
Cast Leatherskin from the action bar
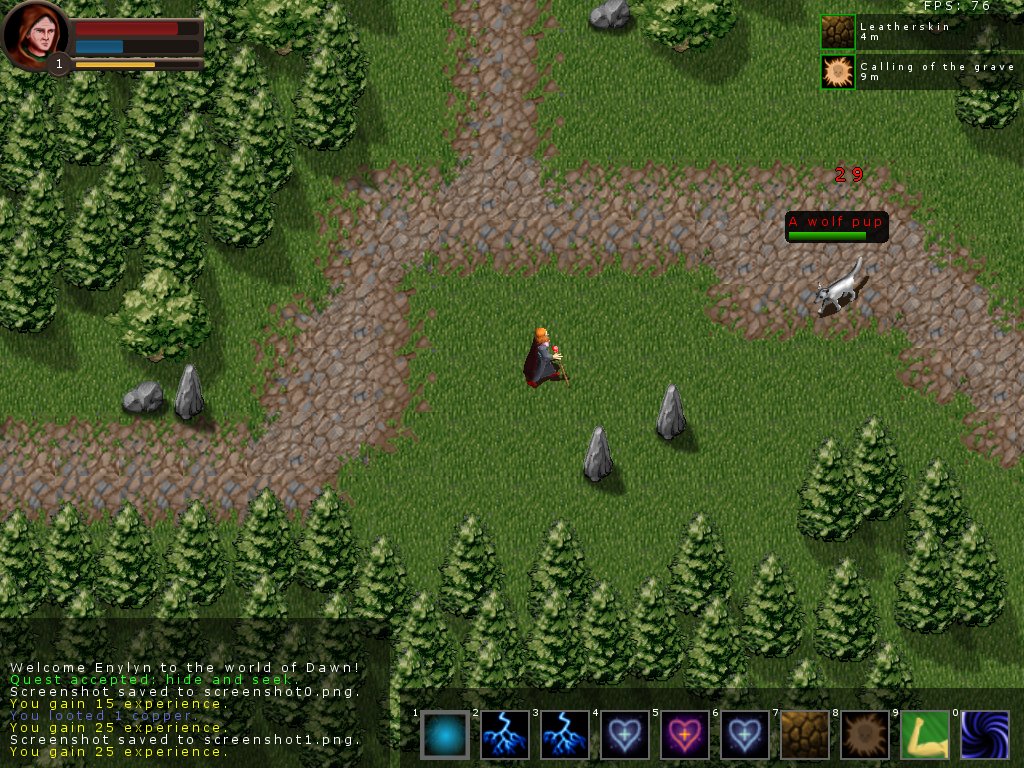[x=805, y=735]
